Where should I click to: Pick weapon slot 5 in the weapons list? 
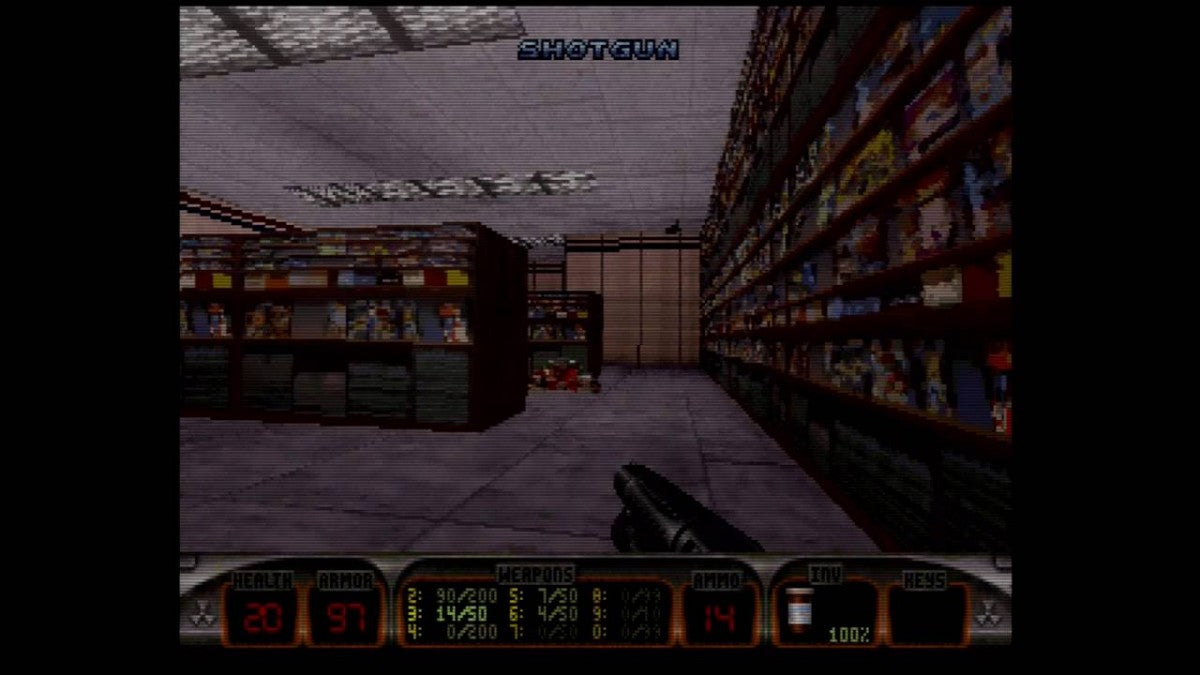click(542, 593)
